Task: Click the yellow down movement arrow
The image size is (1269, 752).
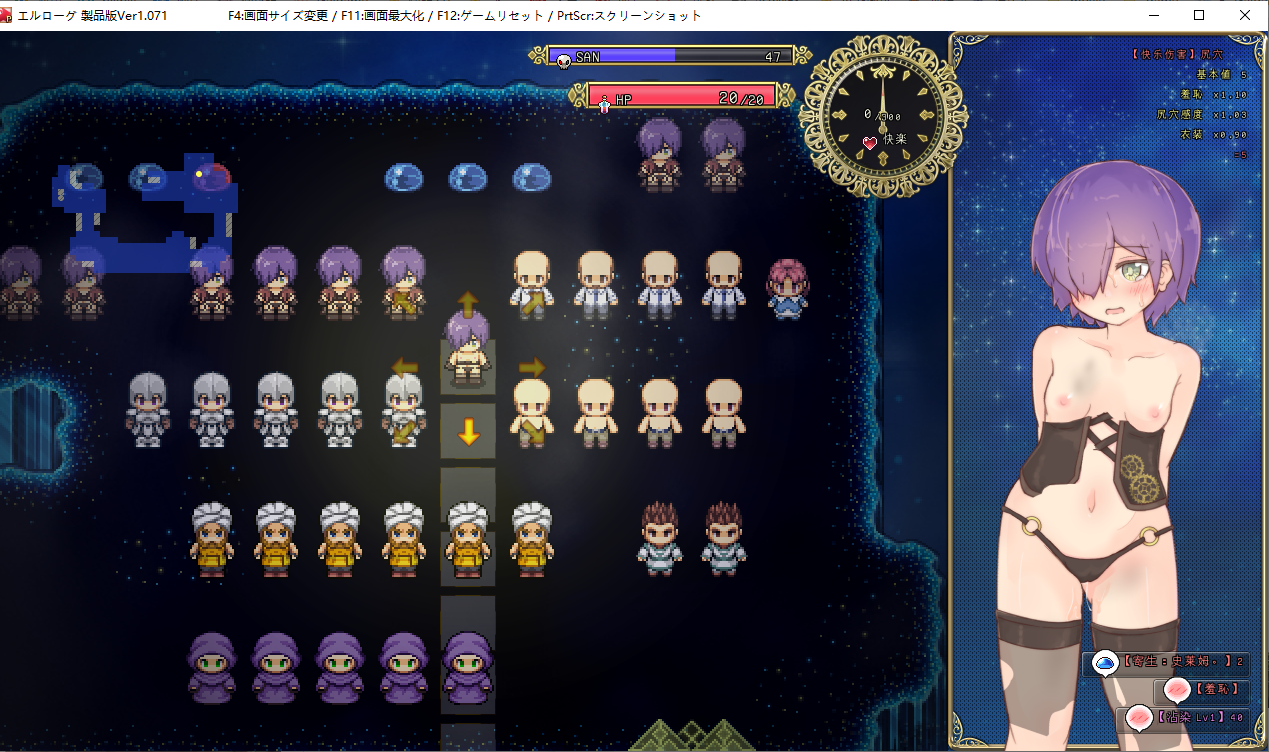Action: click(467, 433)
